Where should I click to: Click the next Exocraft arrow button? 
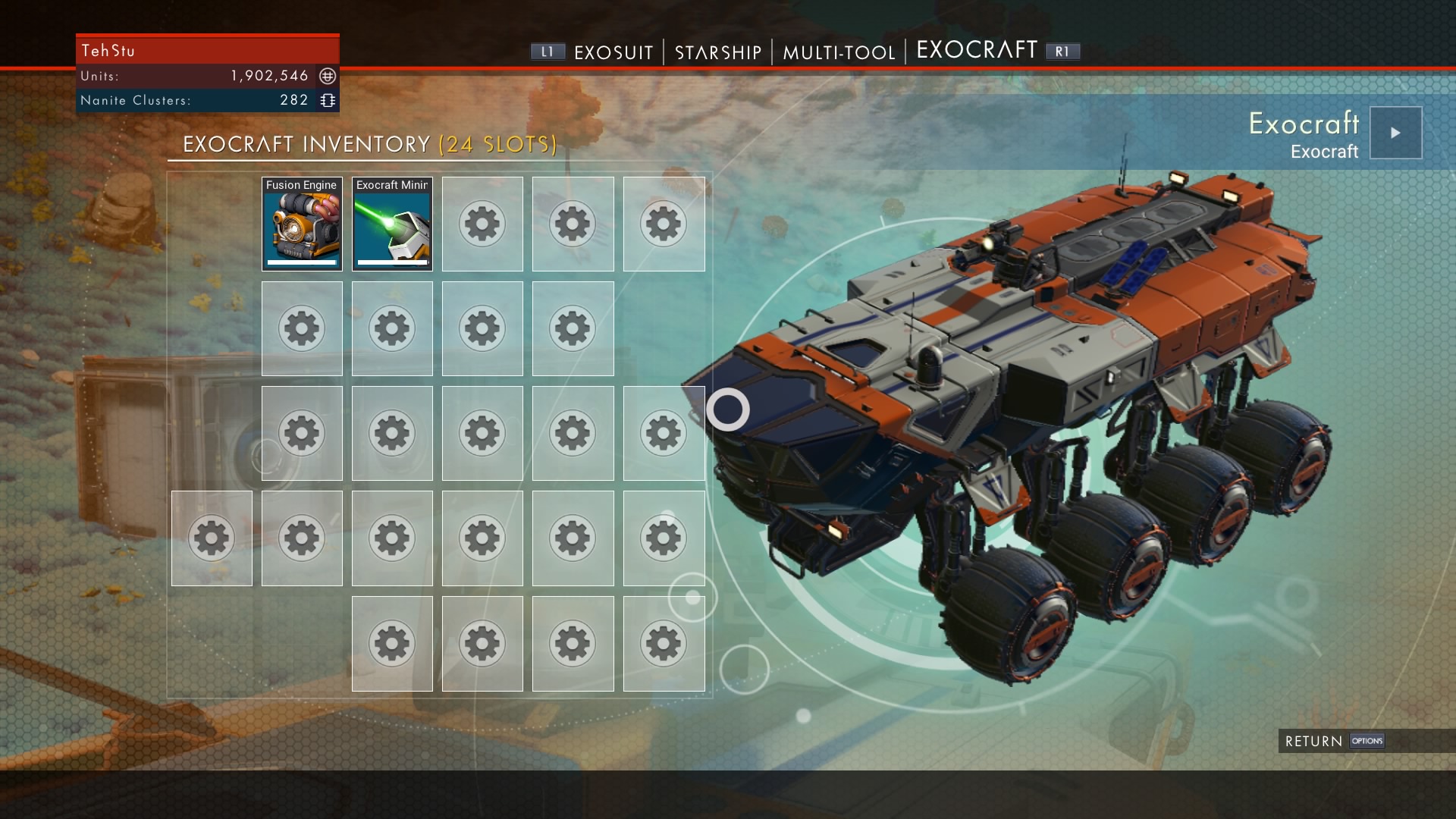point(1395,133)
